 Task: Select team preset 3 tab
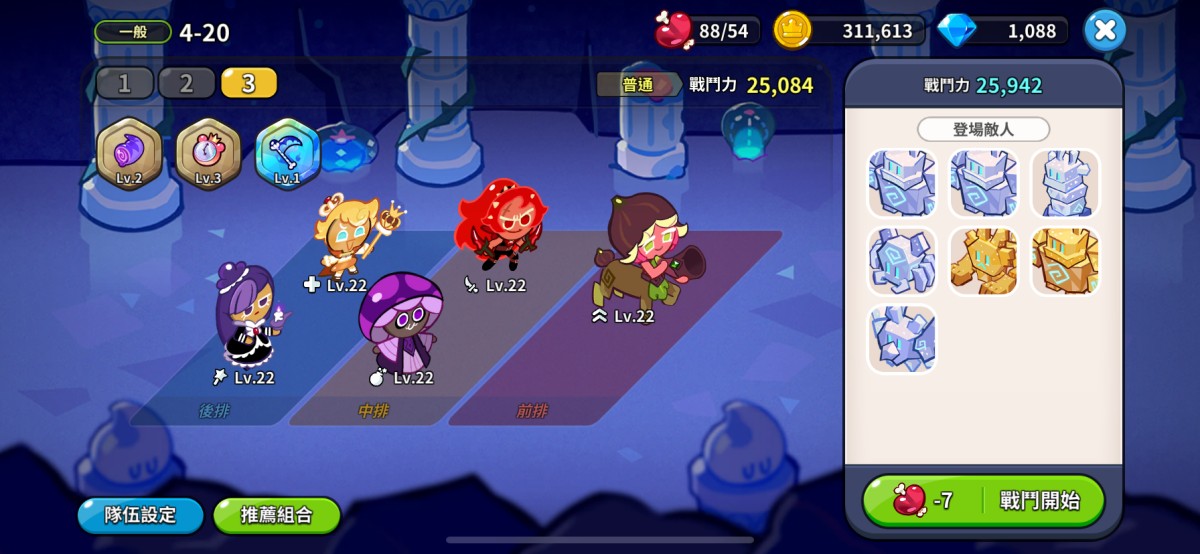pos(248,83)
